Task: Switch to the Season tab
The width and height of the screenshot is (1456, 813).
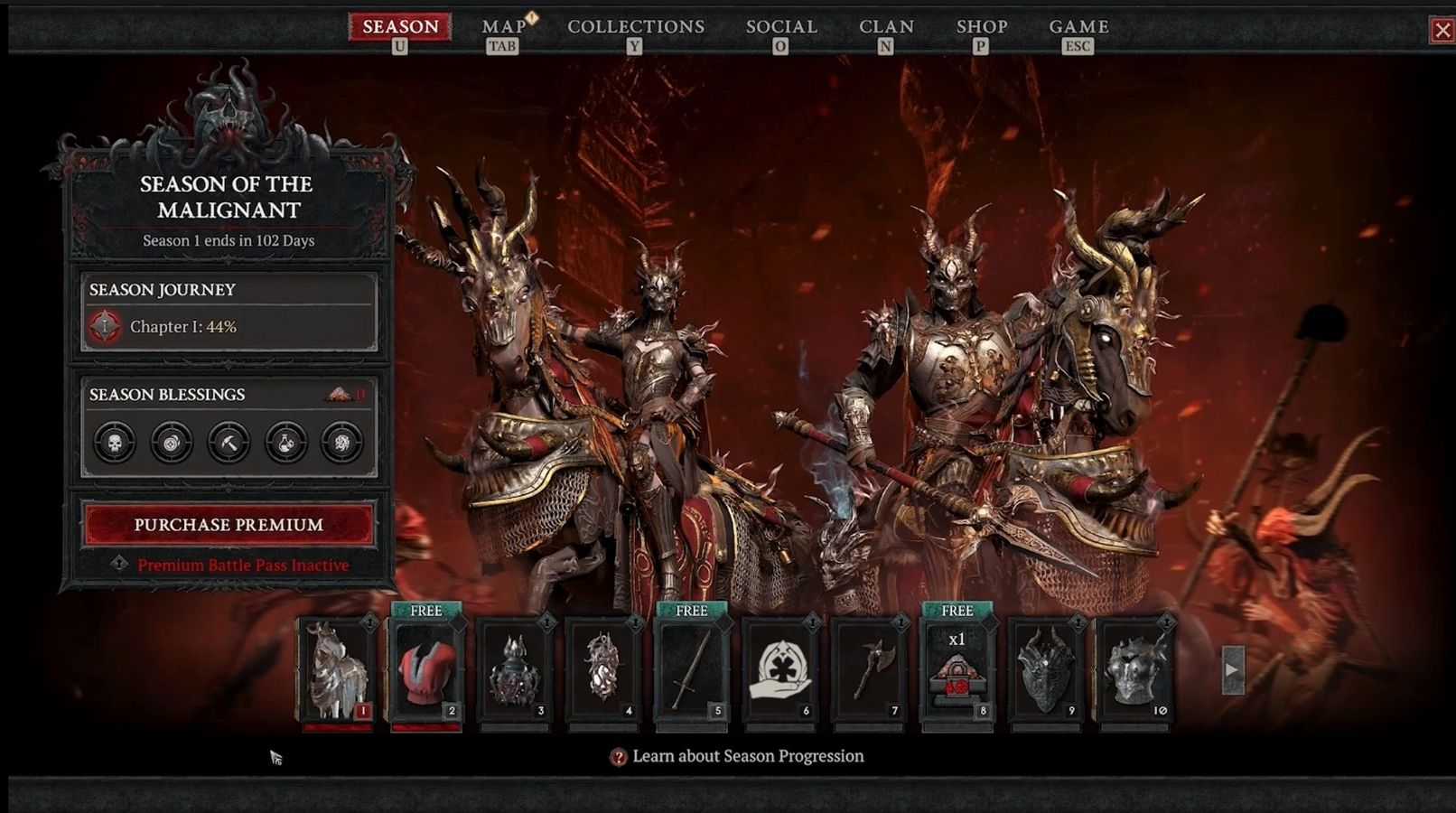Action: [400, 27]
